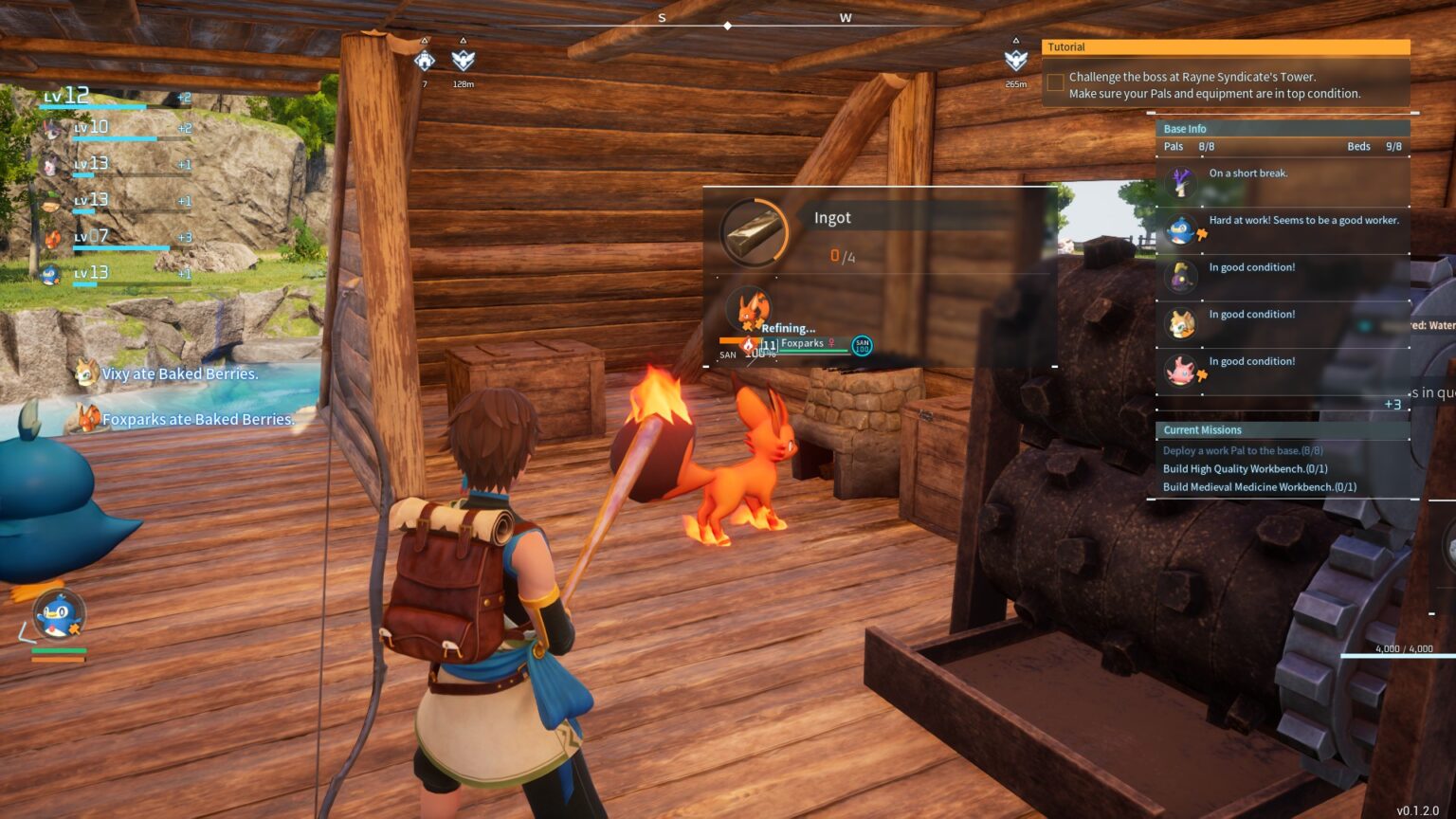Select the 'Hard at work!' Pengullet row
Image resolution: width=1456 pixels, height=819 pixels.
point(1282,228)
